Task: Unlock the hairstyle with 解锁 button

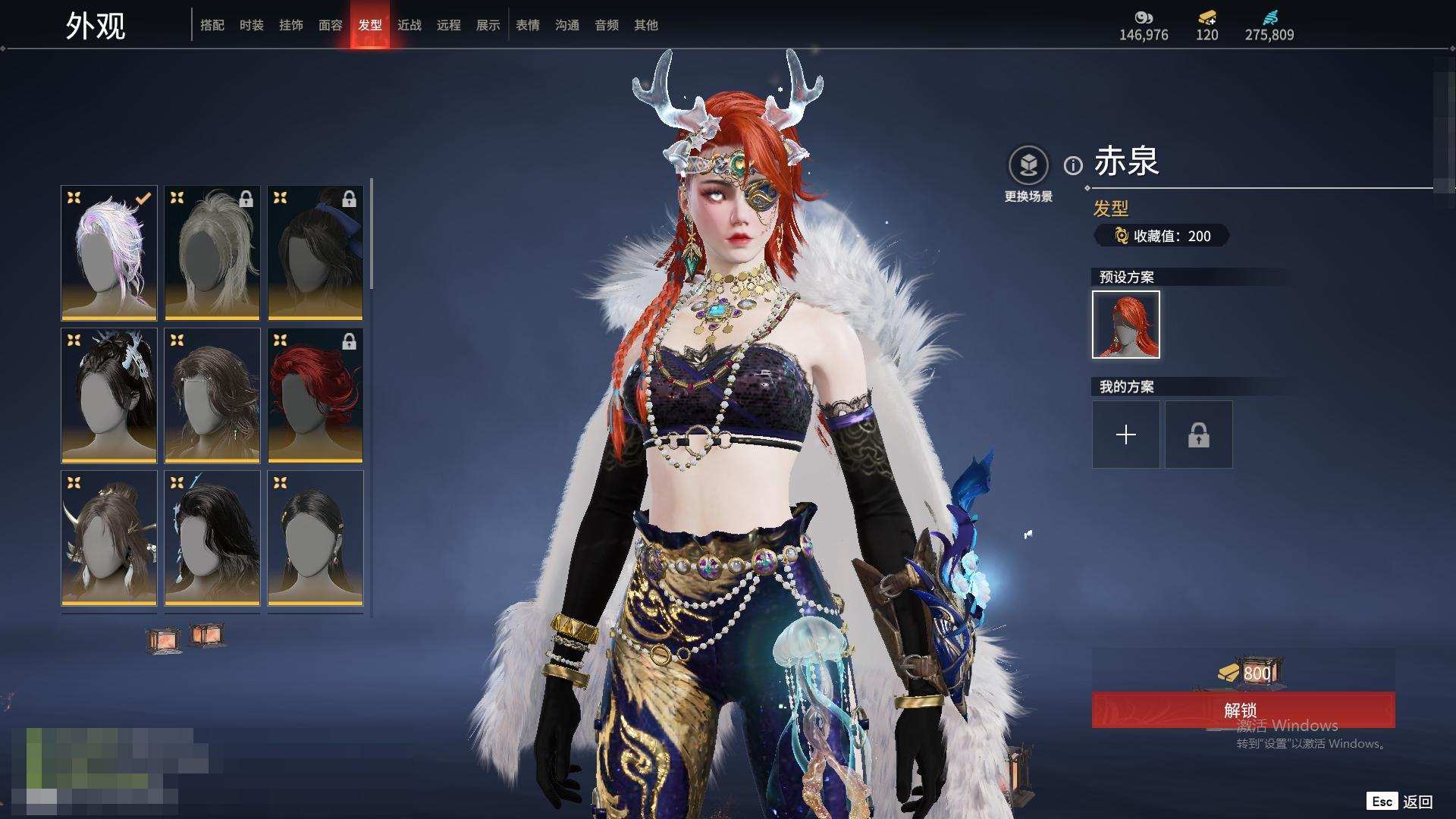Action: tap(1243, 710)
